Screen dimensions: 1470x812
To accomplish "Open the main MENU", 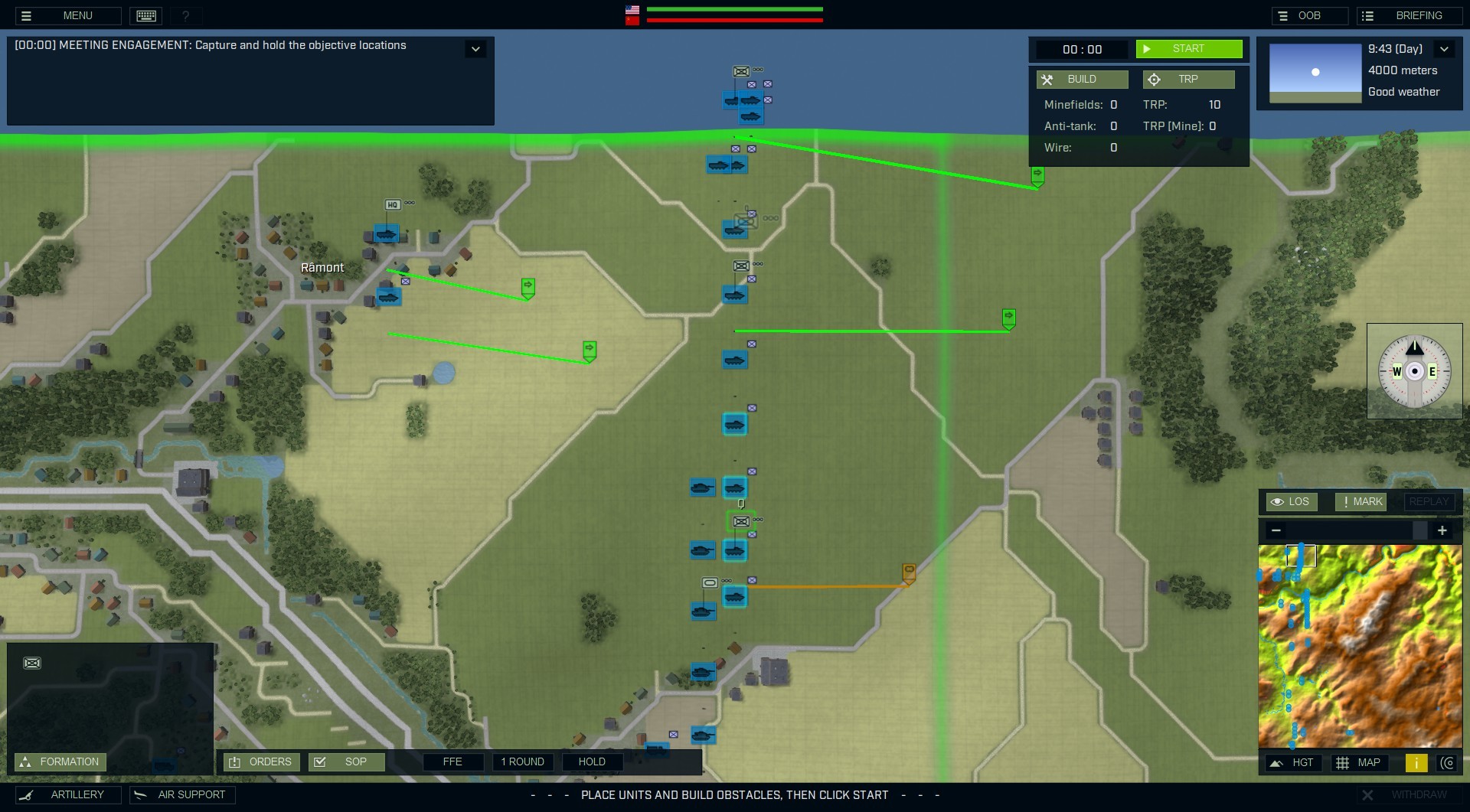I will pyautogui.click(x=67, y=15).
